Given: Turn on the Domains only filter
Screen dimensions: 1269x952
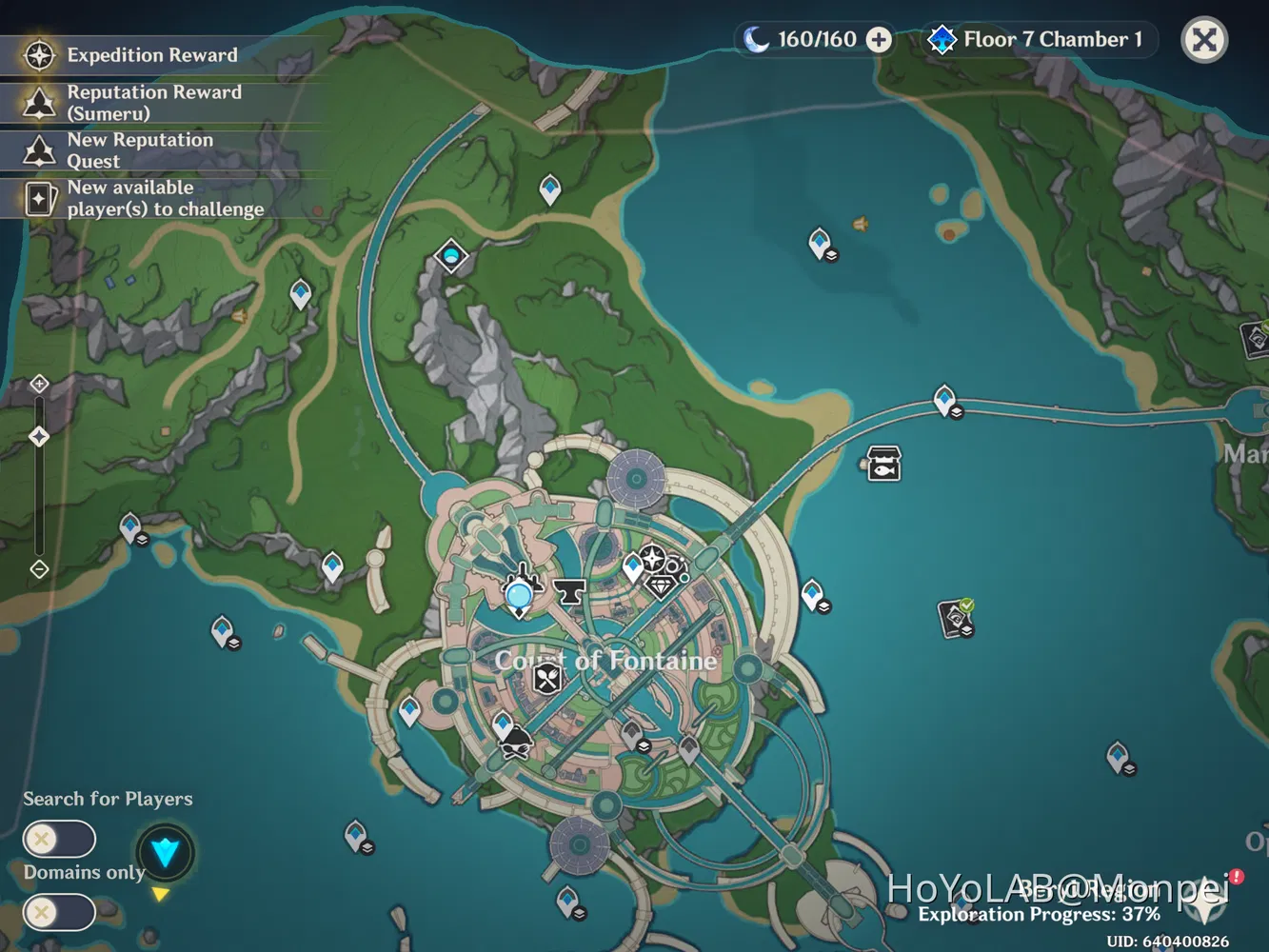Looking at the screenshot, I should point(57,912).
